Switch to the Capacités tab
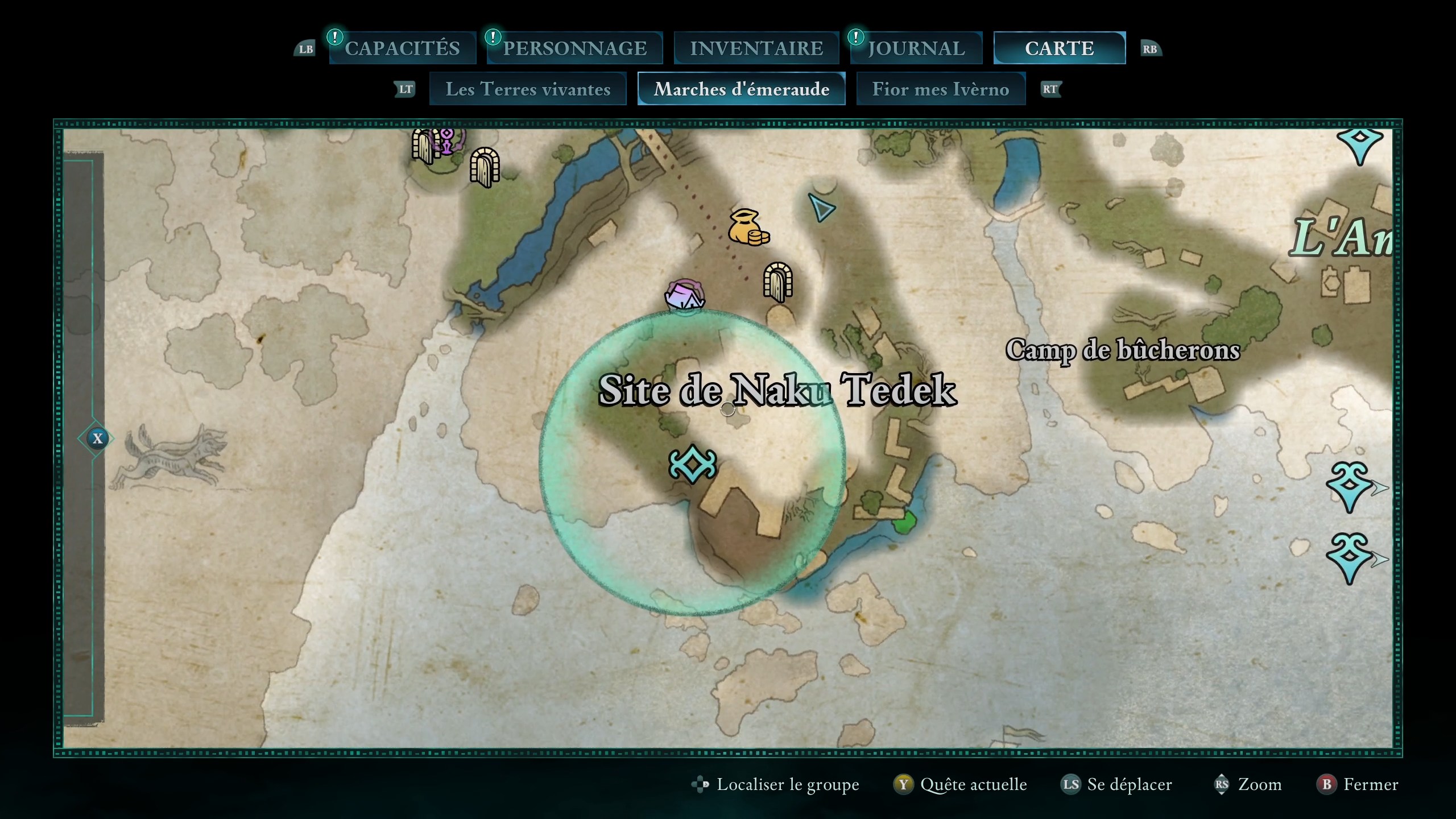 [x=402, y=48]
